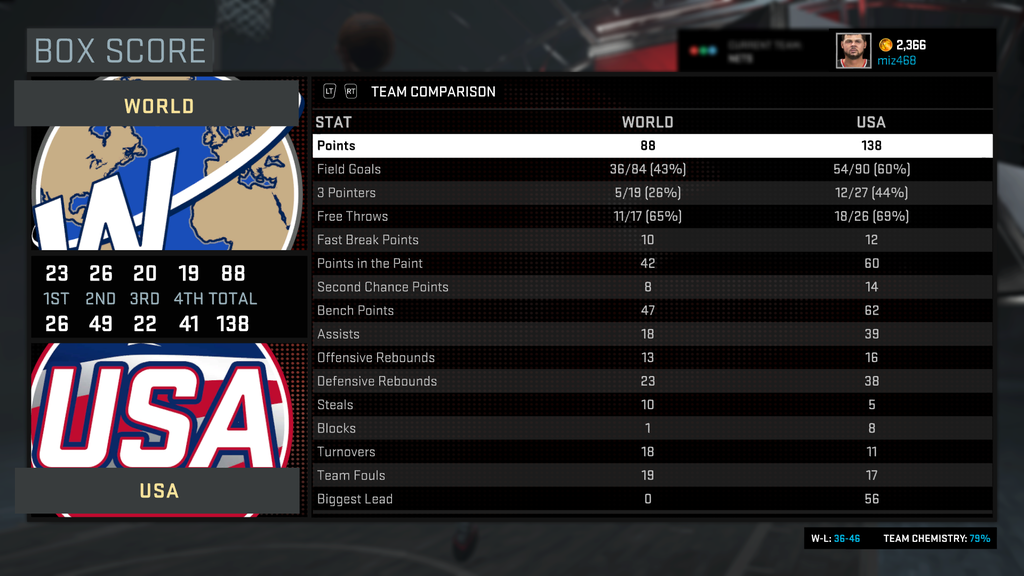Click the Fast Break Points row
The image size is (1024, 576).
tap(652, 240)
